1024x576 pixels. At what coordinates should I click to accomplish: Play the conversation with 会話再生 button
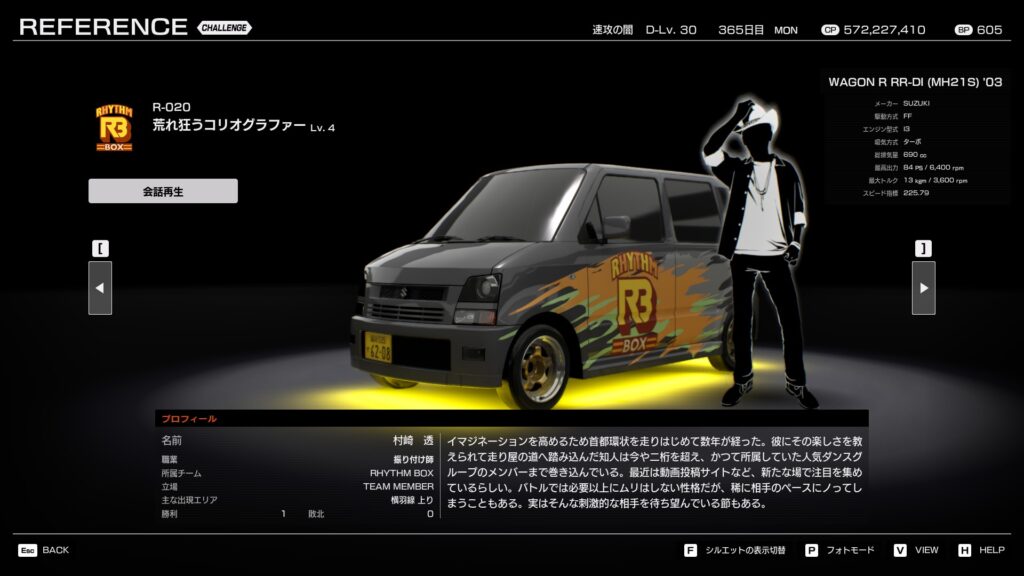[x=163, y=191]
